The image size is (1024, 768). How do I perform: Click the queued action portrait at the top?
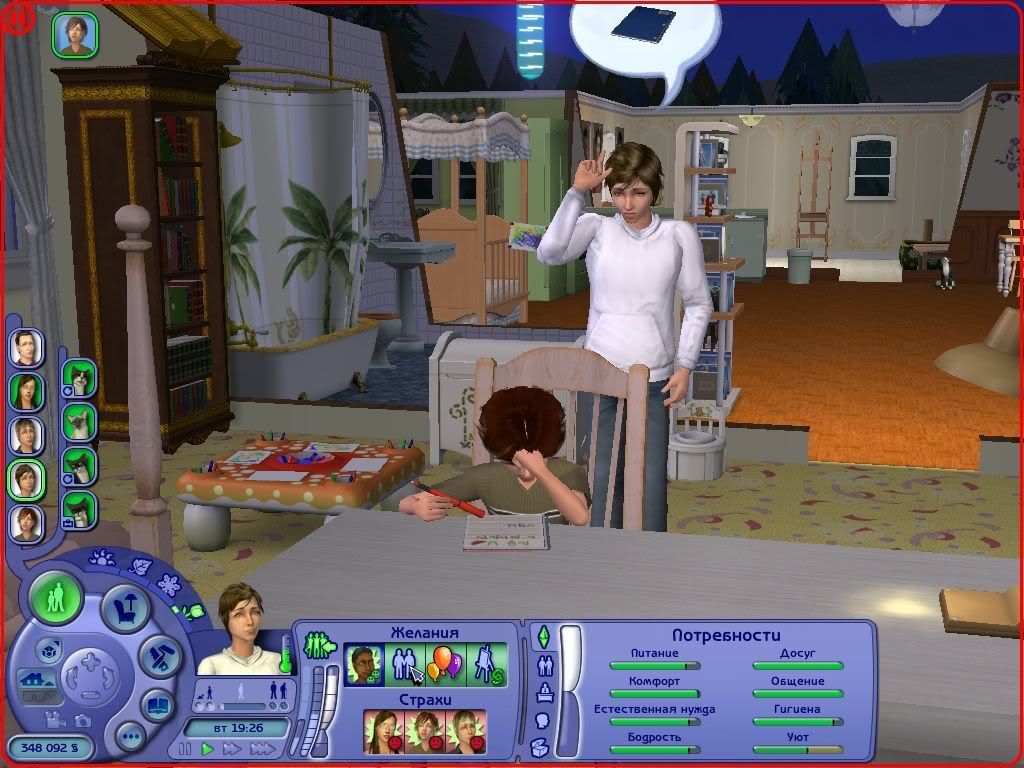pos(73,33)
